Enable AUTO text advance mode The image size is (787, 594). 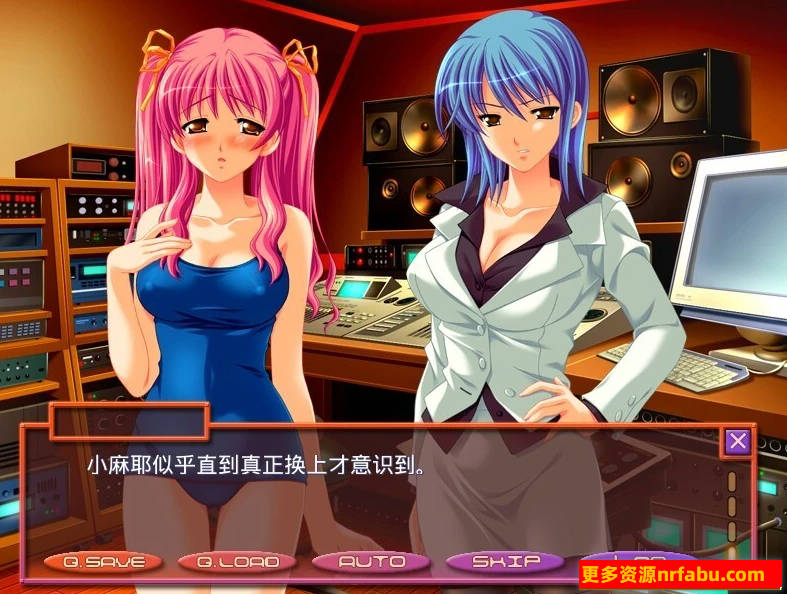click(x=371, y=562)
